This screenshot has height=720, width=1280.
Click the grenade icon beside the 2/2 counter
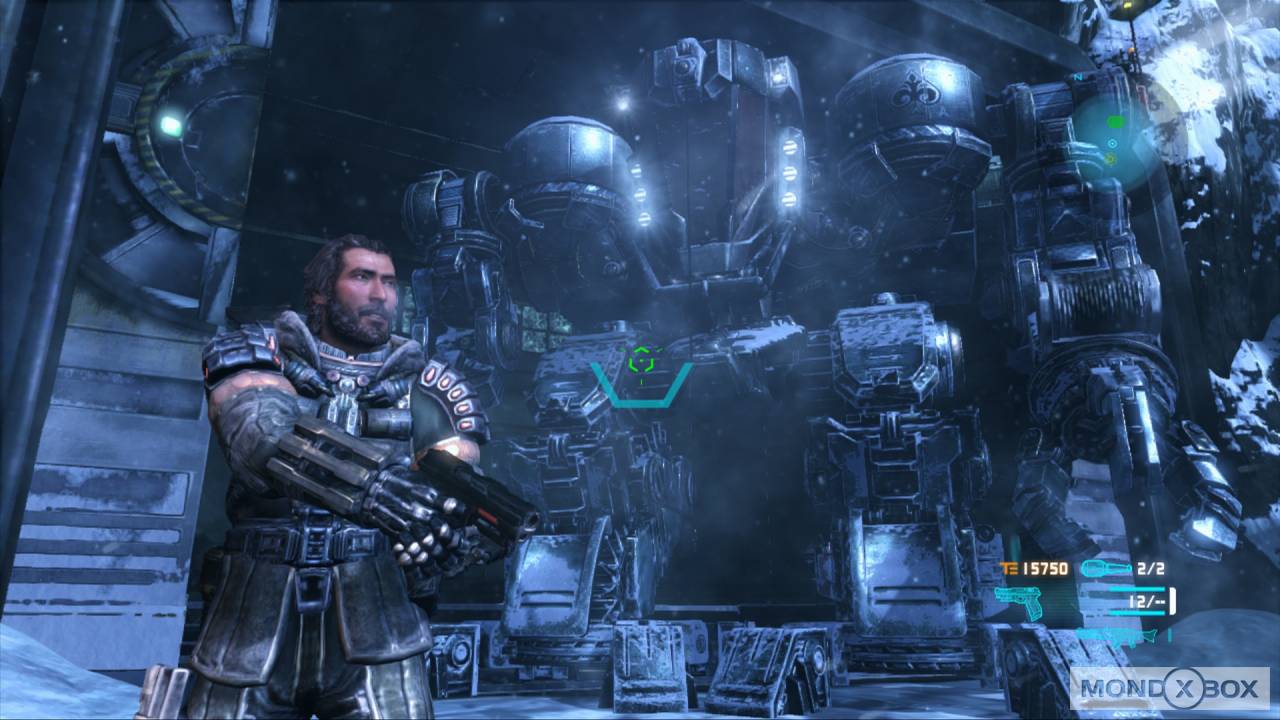[1105, 567]
